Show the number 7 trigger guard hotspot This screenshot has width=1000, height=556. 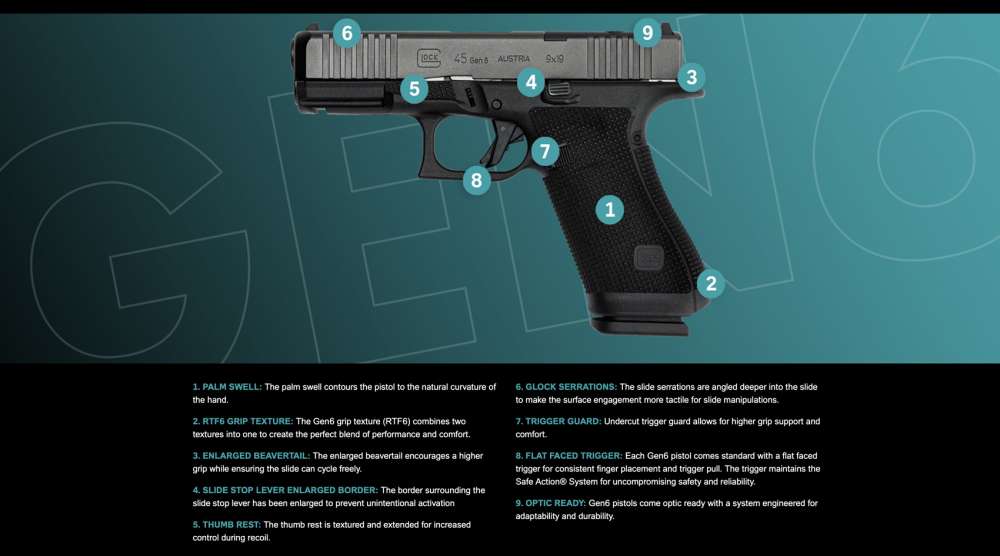[x=544, y=152]
